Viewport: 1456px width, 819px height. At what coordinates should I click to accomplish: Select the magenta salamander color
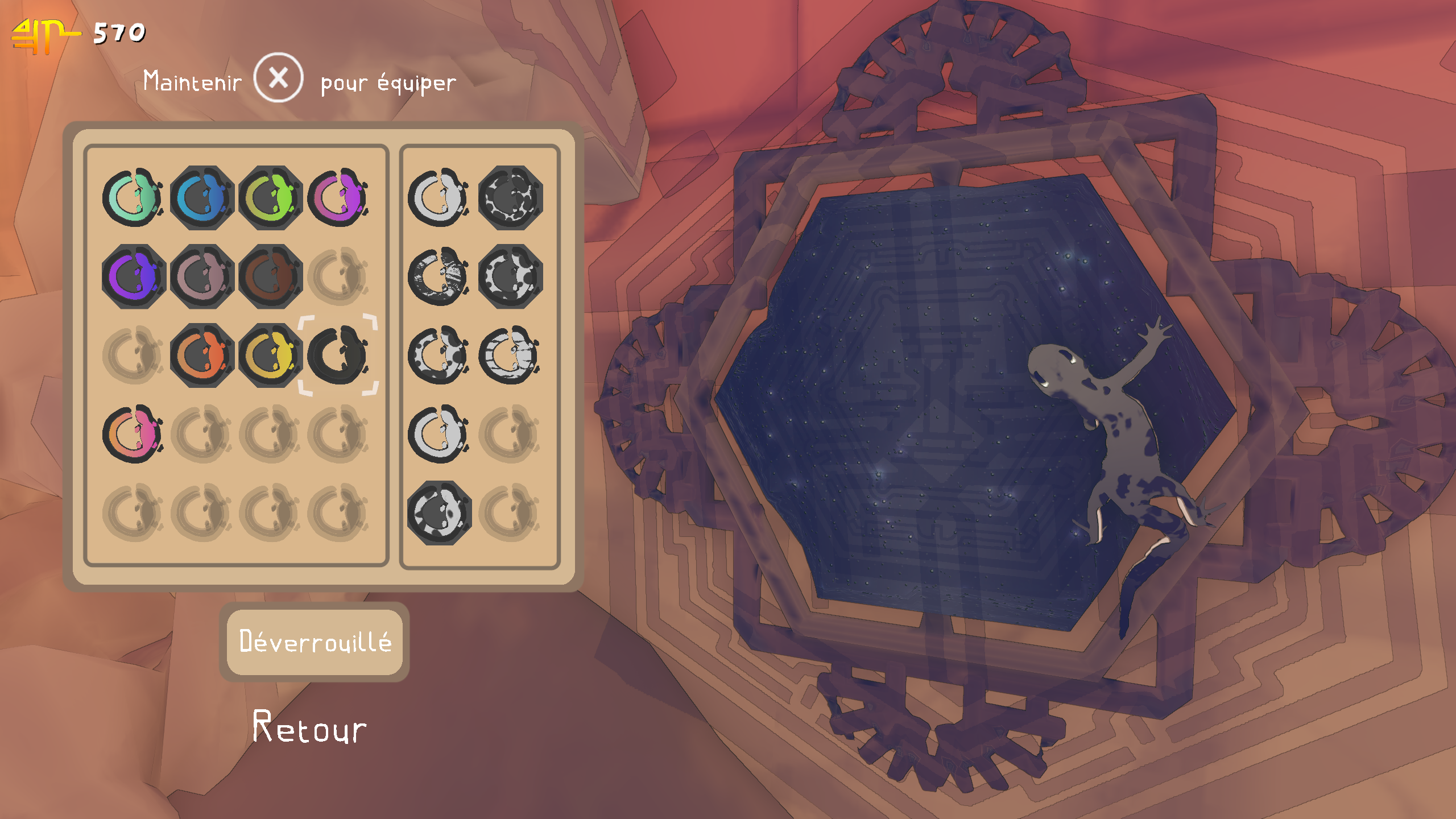339,198
